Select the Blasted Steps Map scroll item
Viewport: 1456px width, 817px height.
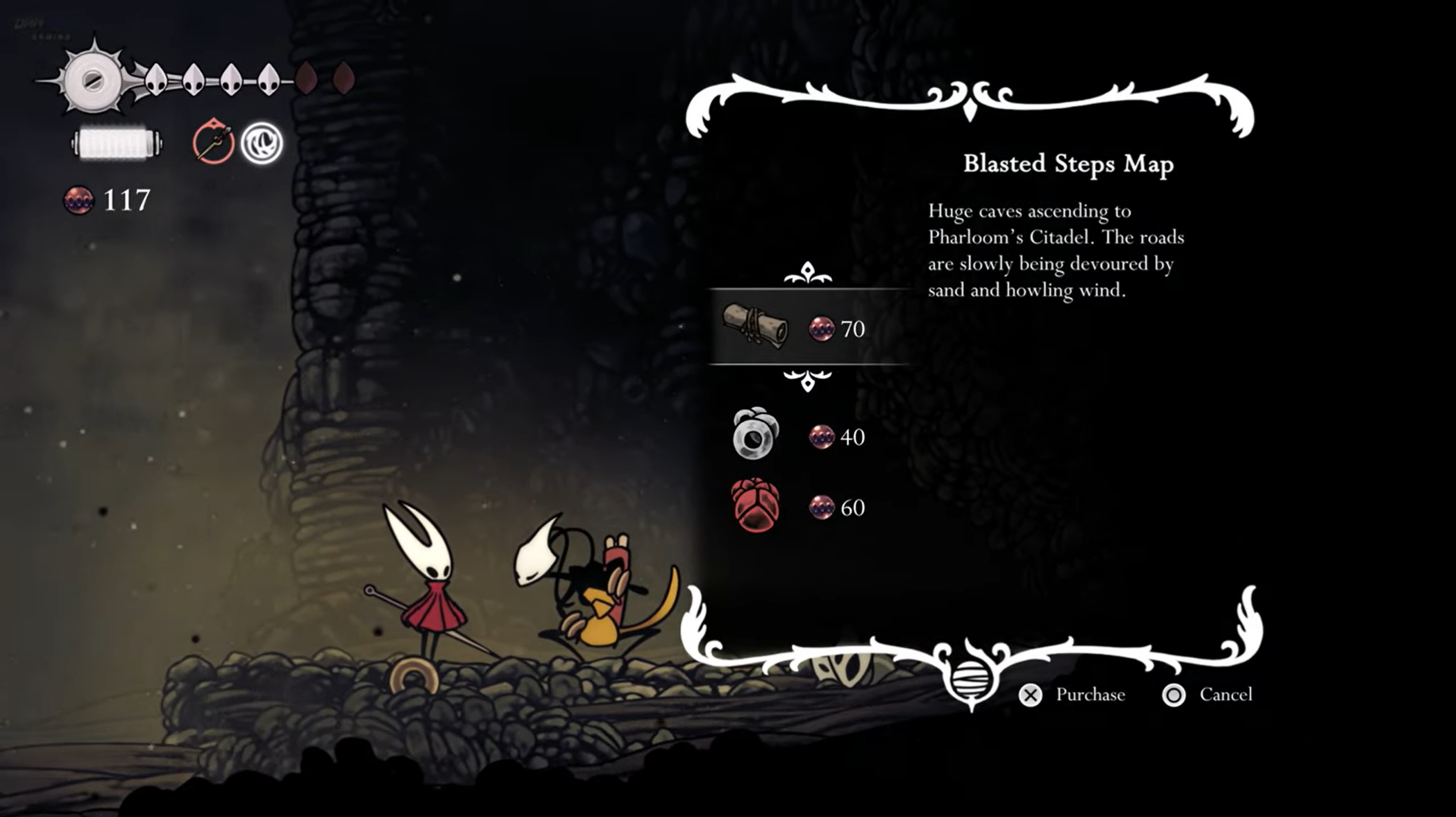tap(756, 327)
